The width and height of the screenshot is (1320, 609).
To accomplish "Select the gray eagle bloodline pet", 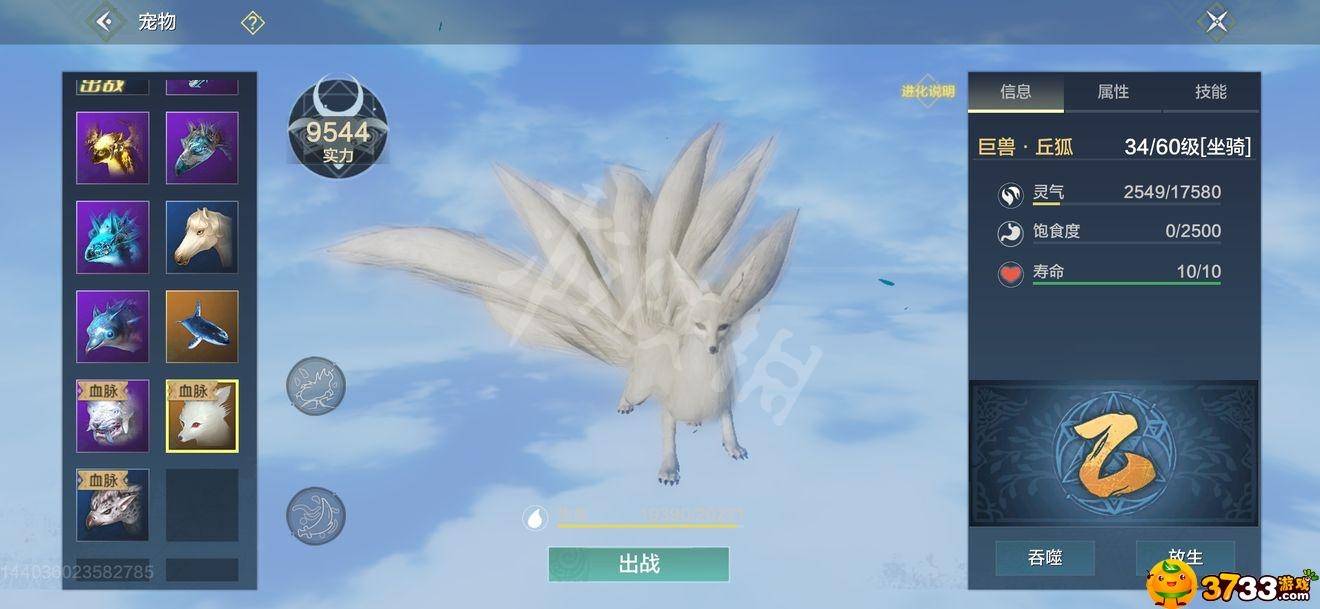I will (x=113, y=505).
